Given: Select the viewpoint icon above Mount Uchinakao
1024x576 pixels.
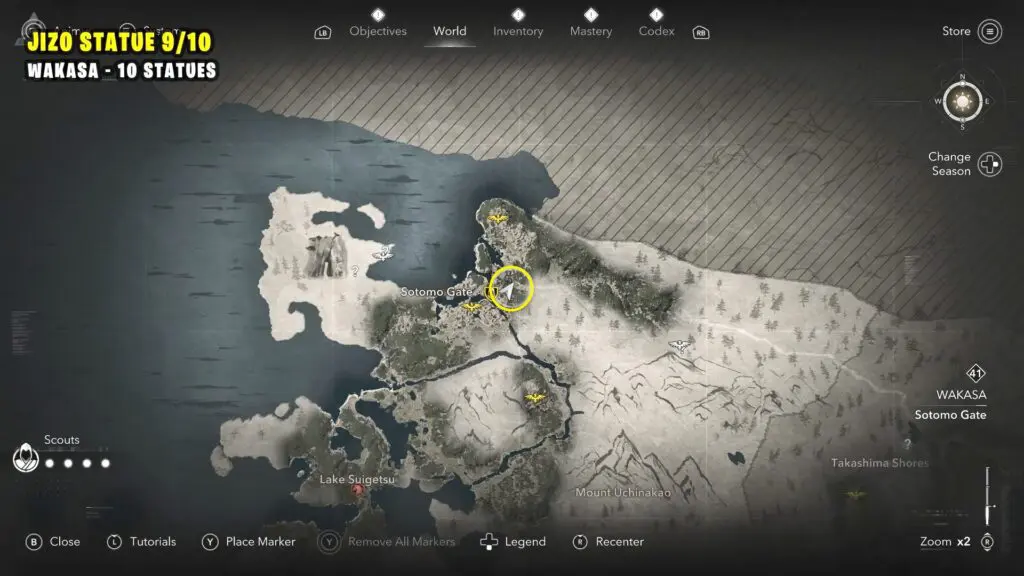Looking at the screenshot, I should pyautogui.click(x=535, y=398).
